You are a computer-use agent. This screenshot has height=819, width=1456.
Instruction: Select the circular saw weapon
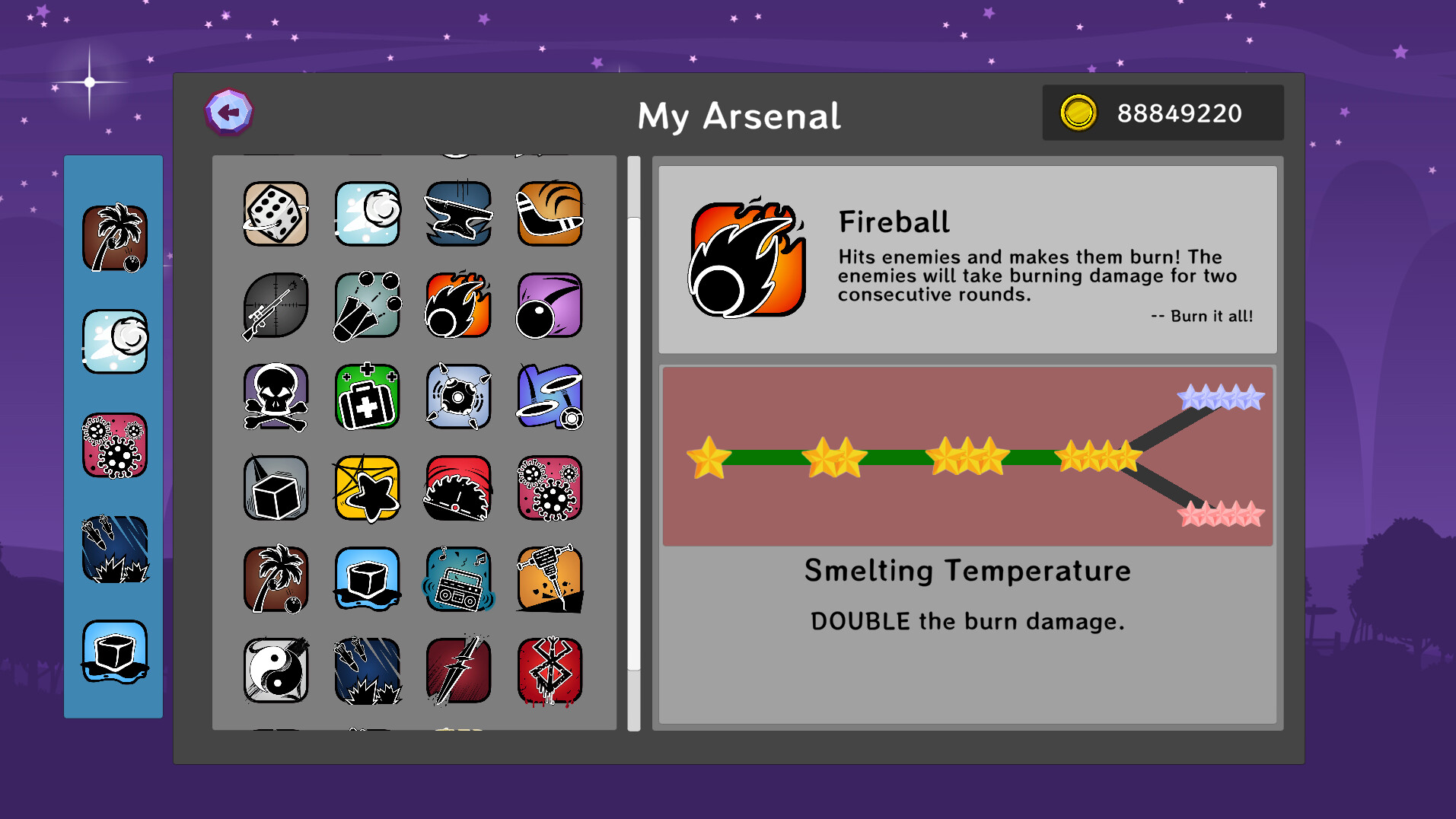458,488
